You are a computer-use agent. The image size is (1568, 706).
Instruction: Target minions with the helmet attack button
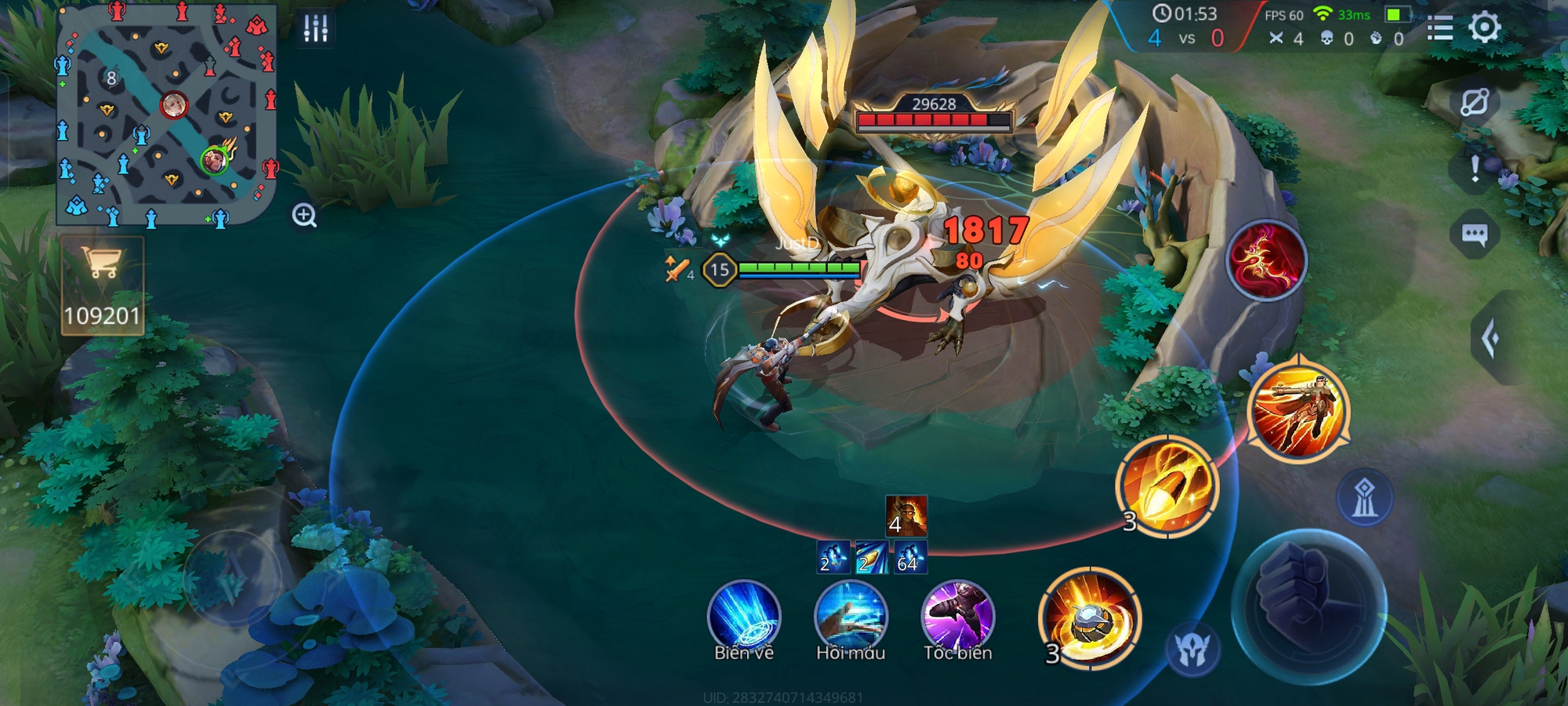point(1192,649)
